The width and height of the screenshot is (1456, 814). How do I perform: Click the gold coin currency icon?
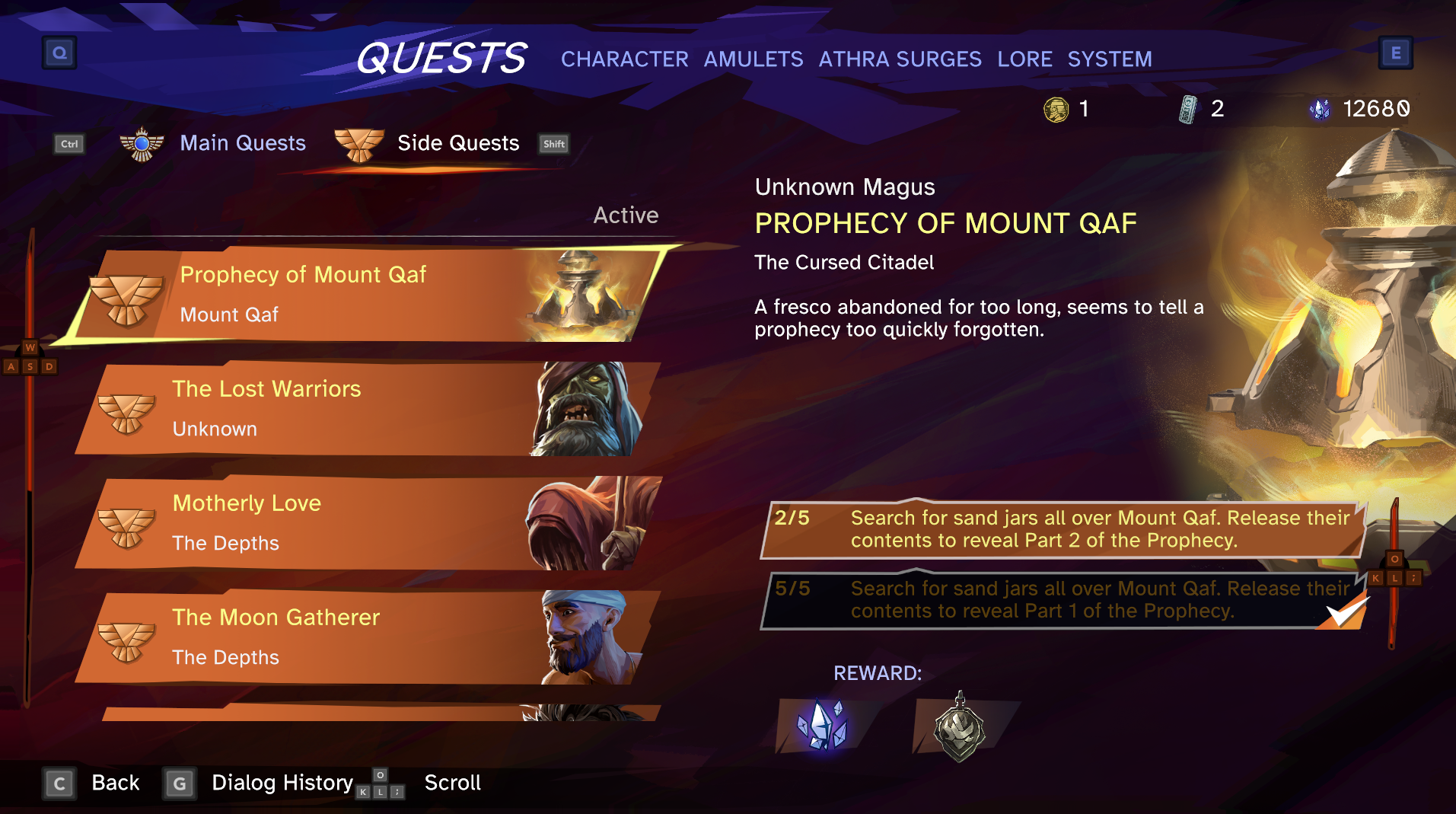pyautogui.click(x=1056, y=108)
